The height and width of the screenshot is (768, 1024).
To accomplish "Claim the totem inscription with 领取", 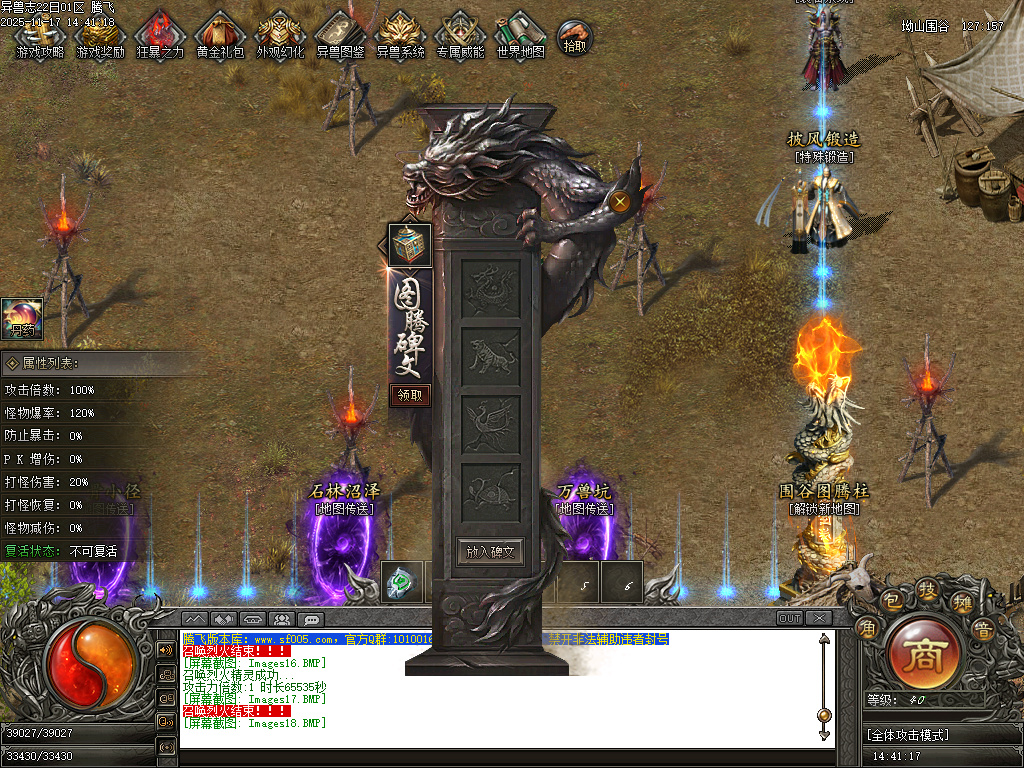I will pos(410,395).
